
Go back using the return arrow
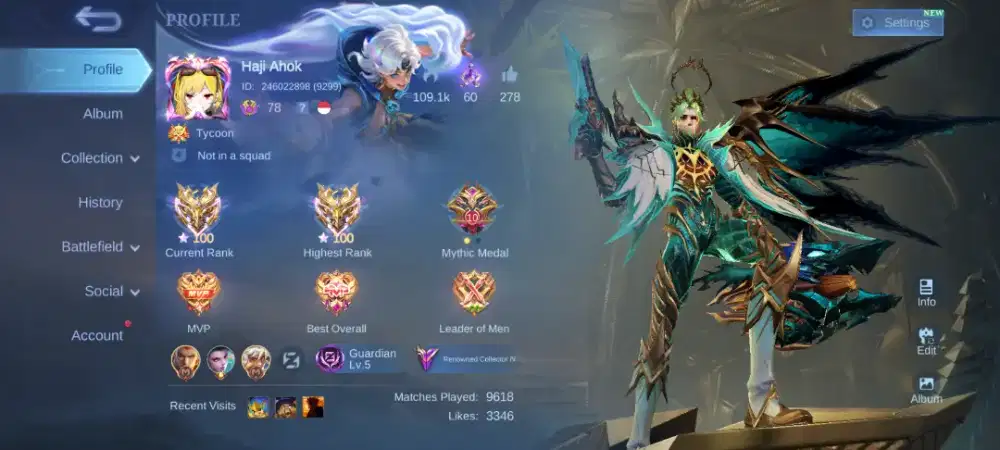pos(97,19)
